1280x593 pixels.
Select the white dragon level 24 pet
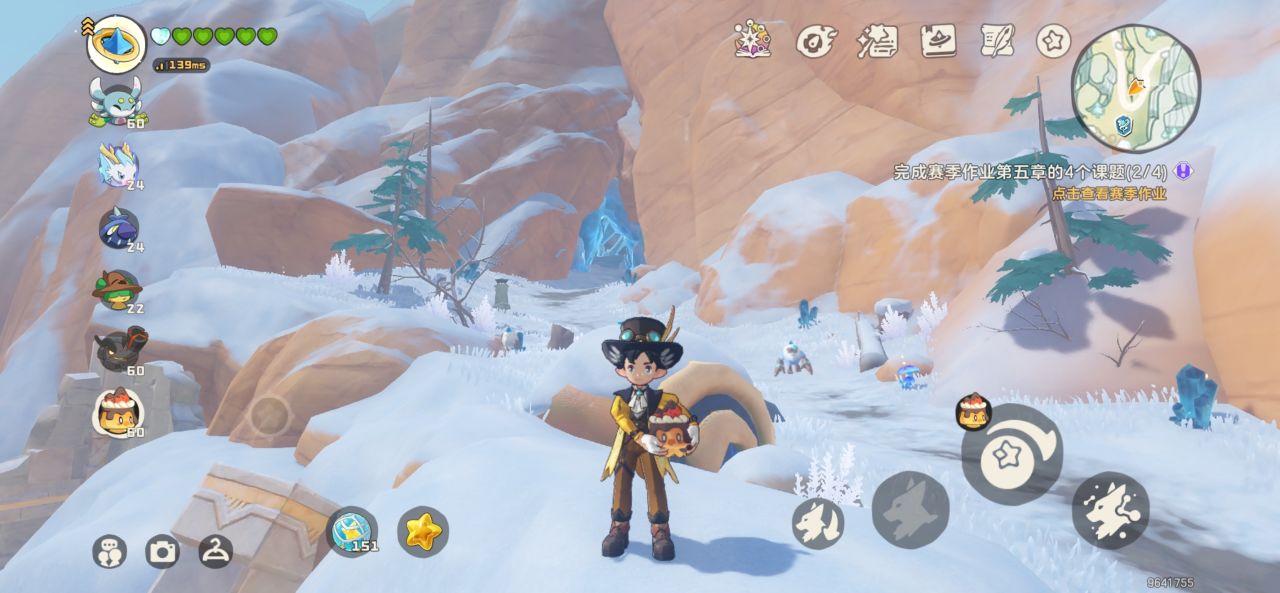coord(118,164)
